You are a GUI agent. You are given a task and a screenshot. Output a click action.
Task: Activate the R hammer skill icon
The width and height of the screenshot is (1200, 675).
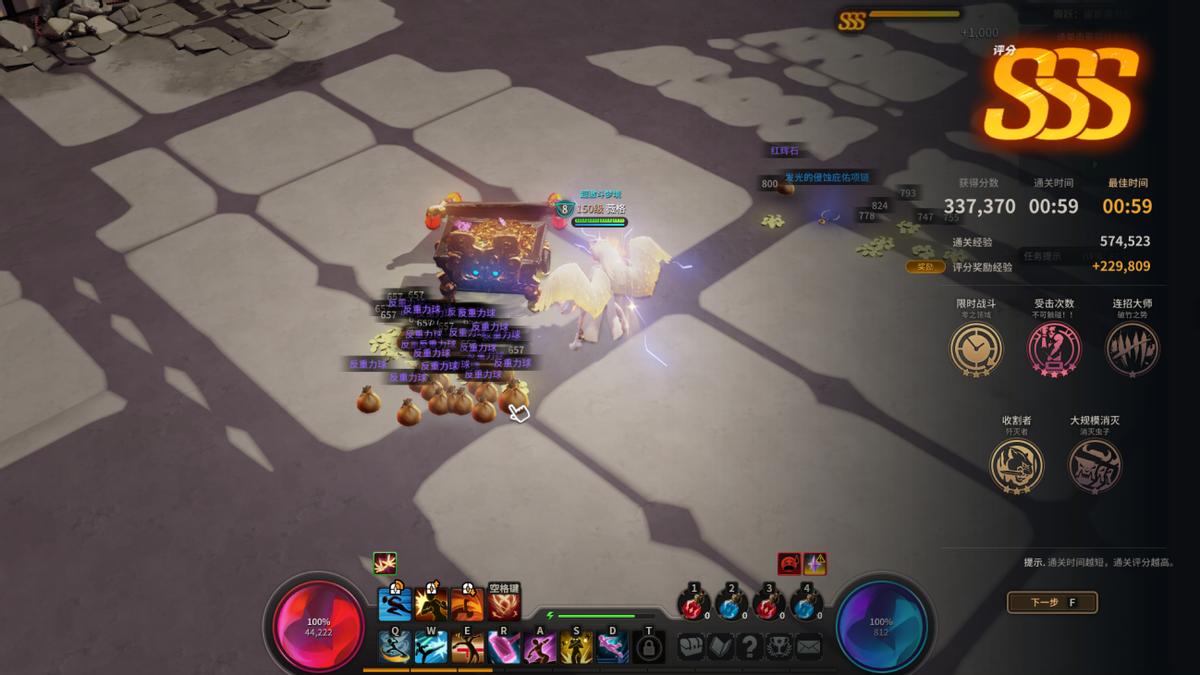point(504,647)
